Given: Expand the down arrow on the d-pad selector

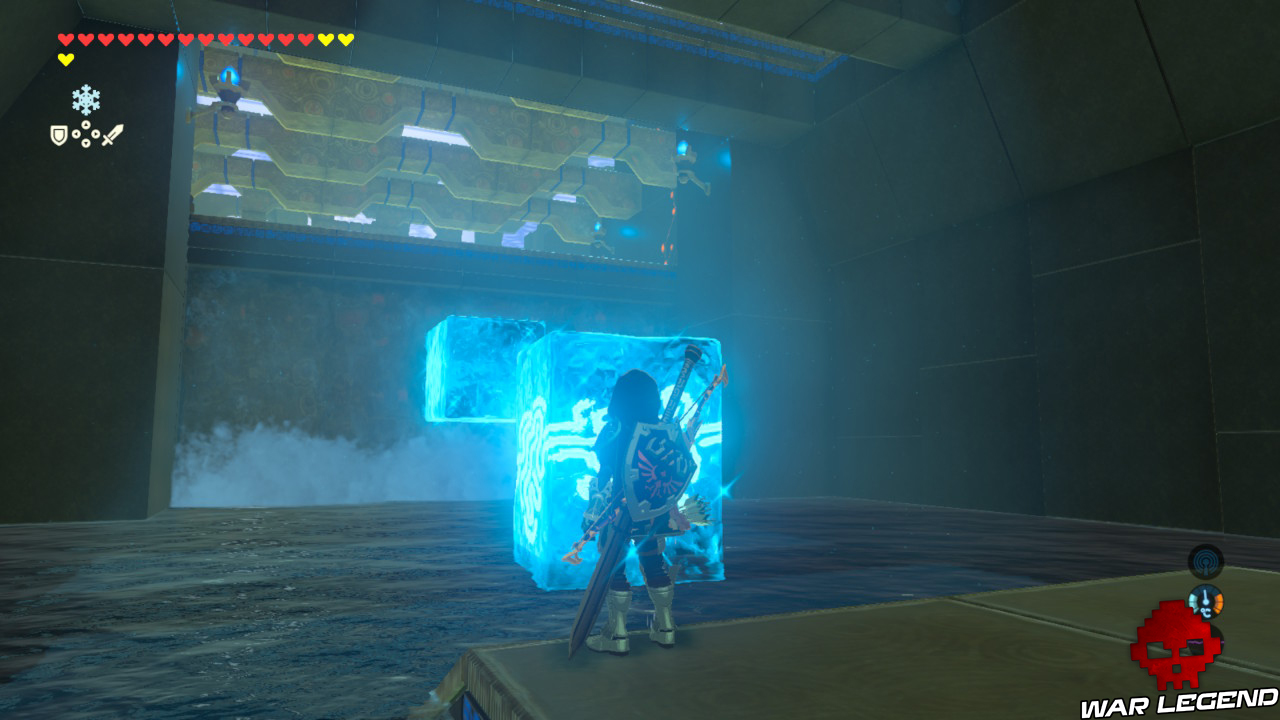Looking at the screenshot, I should [86, 143].
